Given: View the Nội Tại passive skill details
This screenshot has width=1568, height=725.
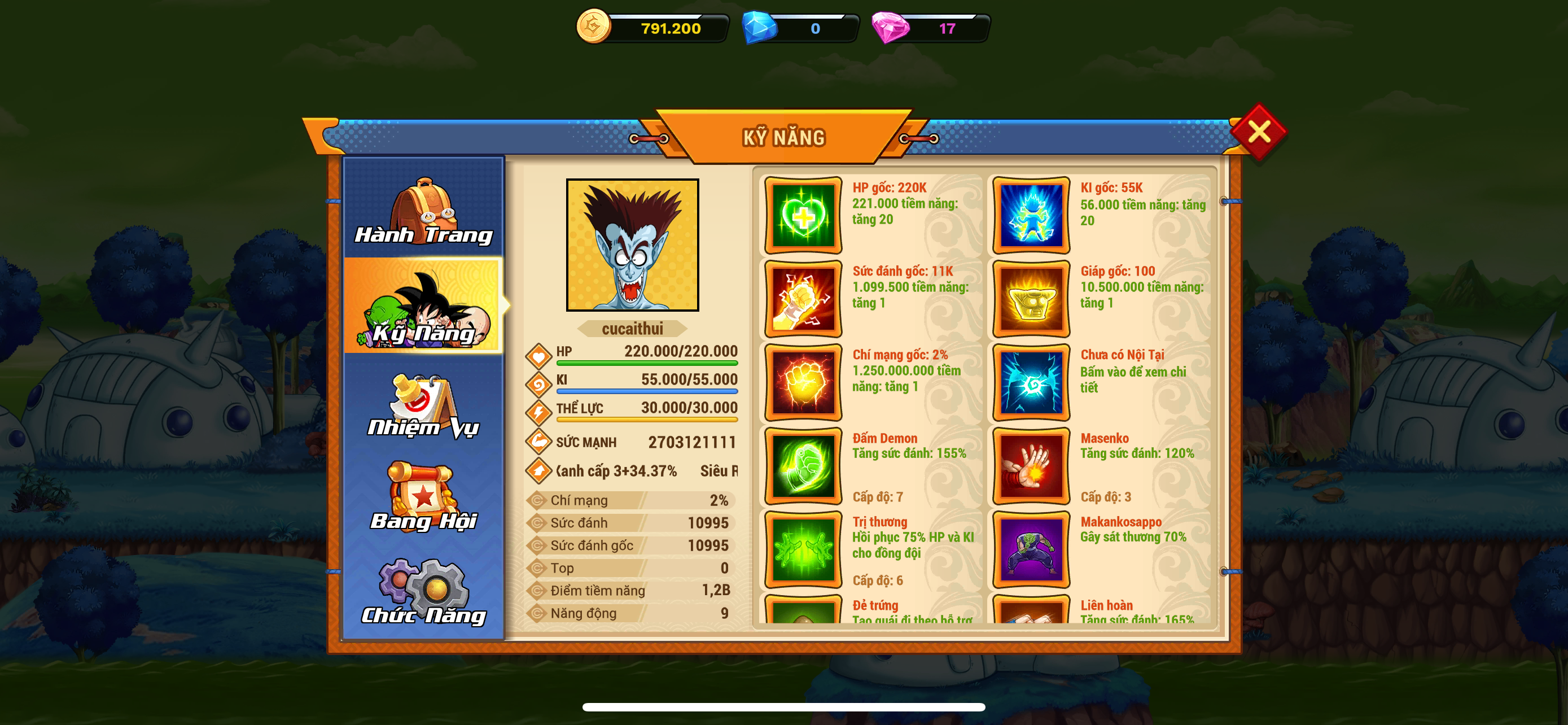Looking at the screenshot, I should pos(1031,382).
